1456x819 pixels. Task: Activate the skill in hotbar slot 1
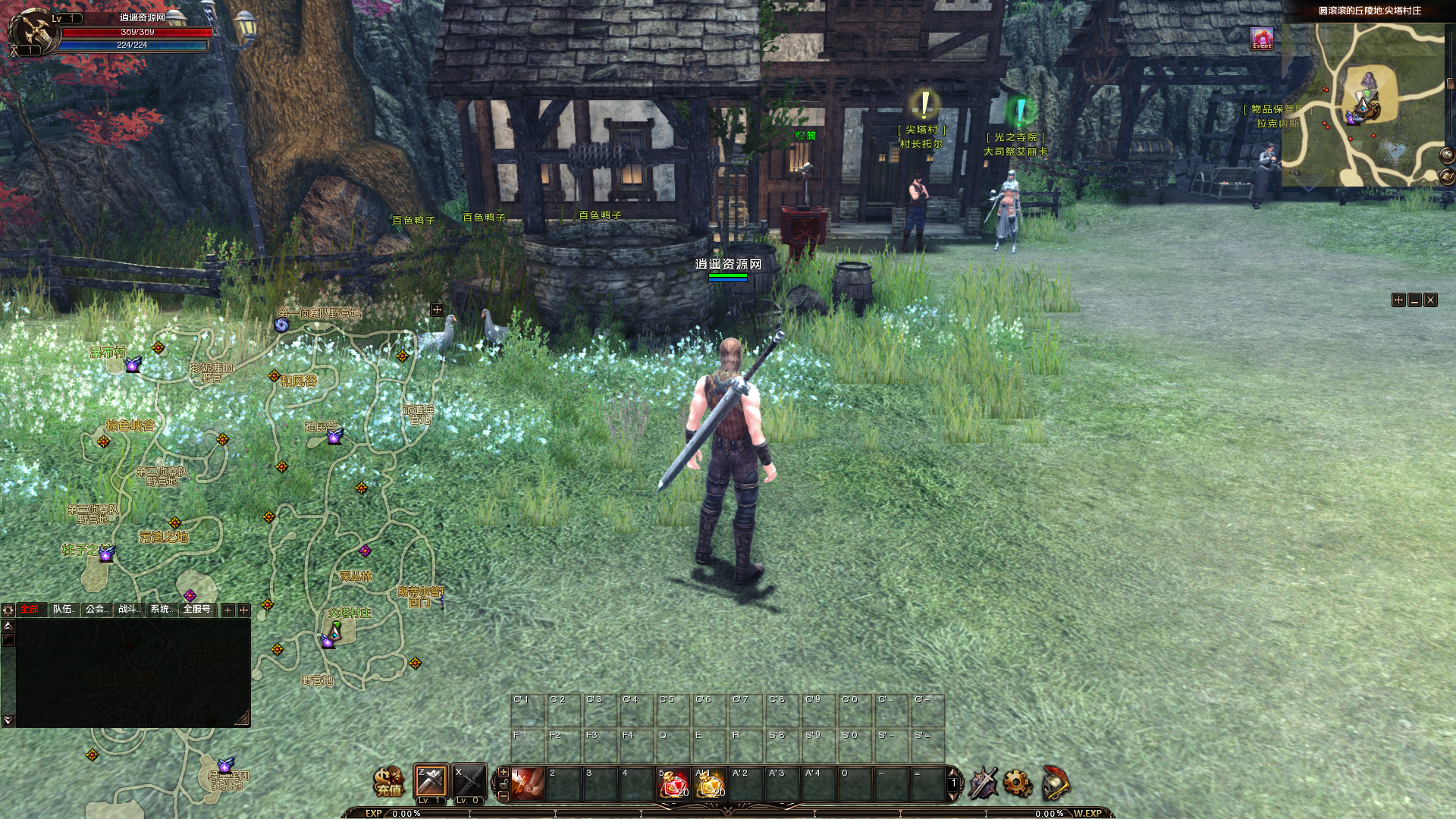[528, 783]
